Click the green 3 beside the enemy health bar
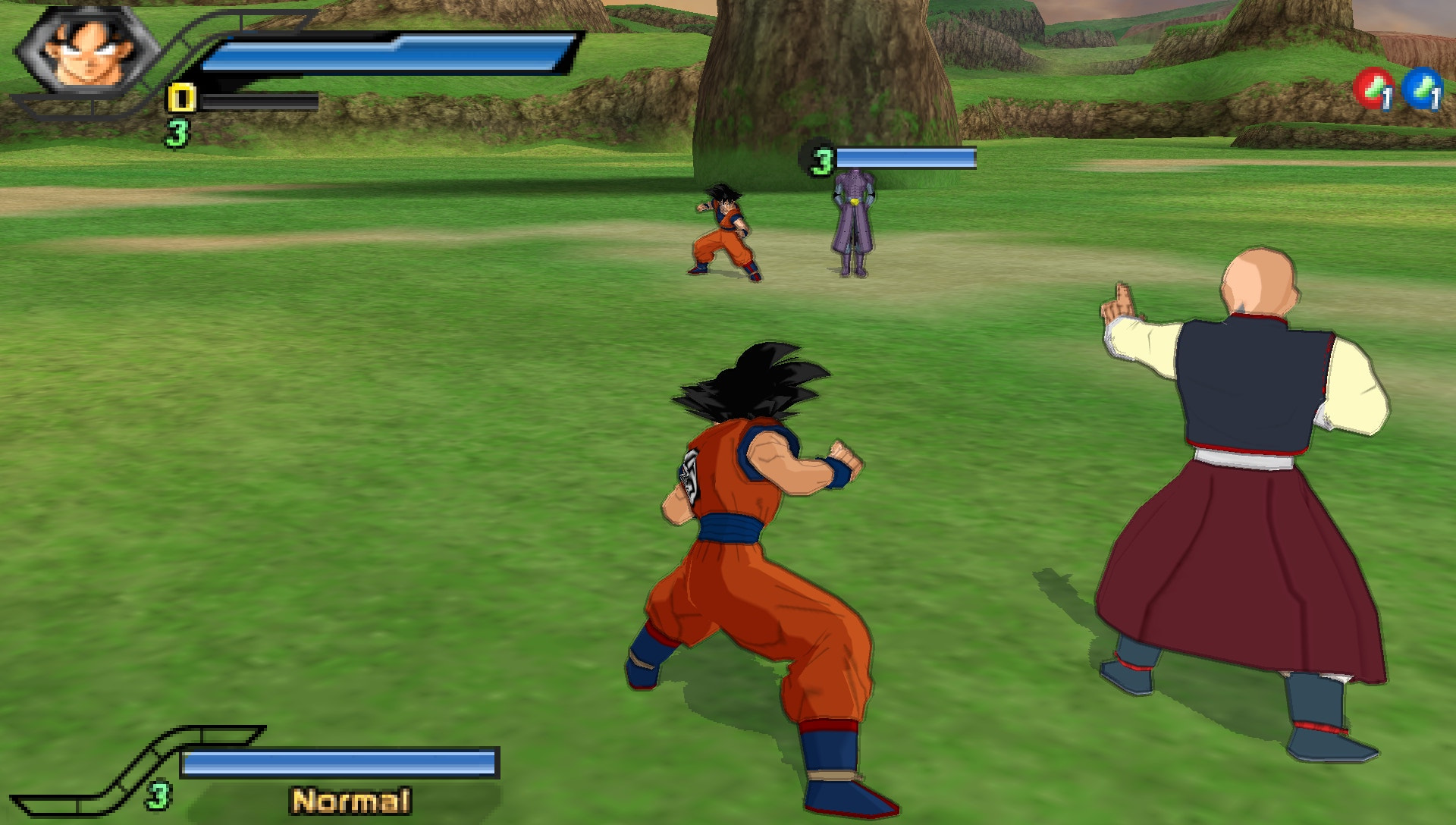The width and height of the screenshot is (1456, 825). [x=821, y=159]
